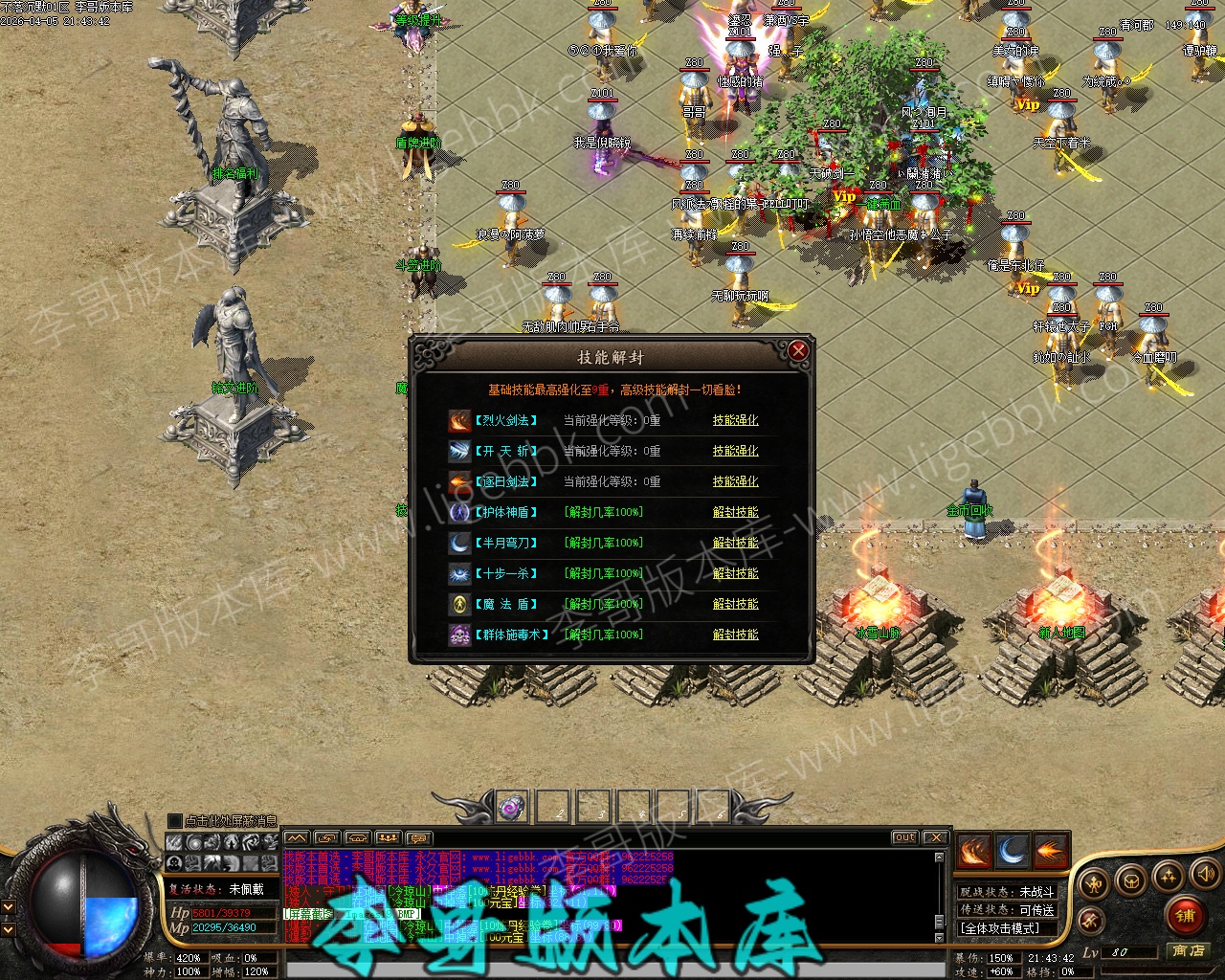Screen dimensions: 1225x980
Task: Close the chat window with its X button
Action: tap(935, 837)
